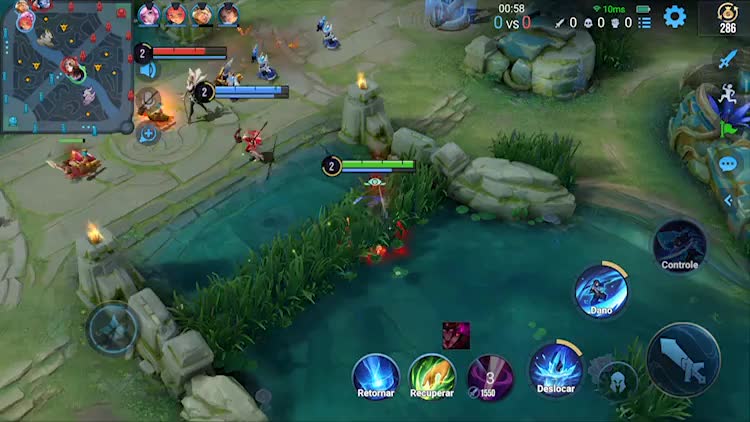This screenshot has width=750, height=422.
Task: Open the scoreboard list icon
Action: (x=644, y=22)
